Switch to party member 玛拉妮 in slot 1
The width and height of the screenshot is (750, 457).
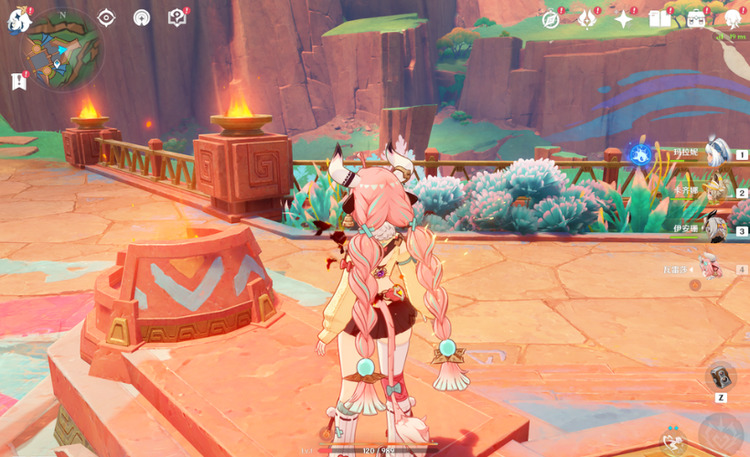pyautogui.click(x=714, y=153)
